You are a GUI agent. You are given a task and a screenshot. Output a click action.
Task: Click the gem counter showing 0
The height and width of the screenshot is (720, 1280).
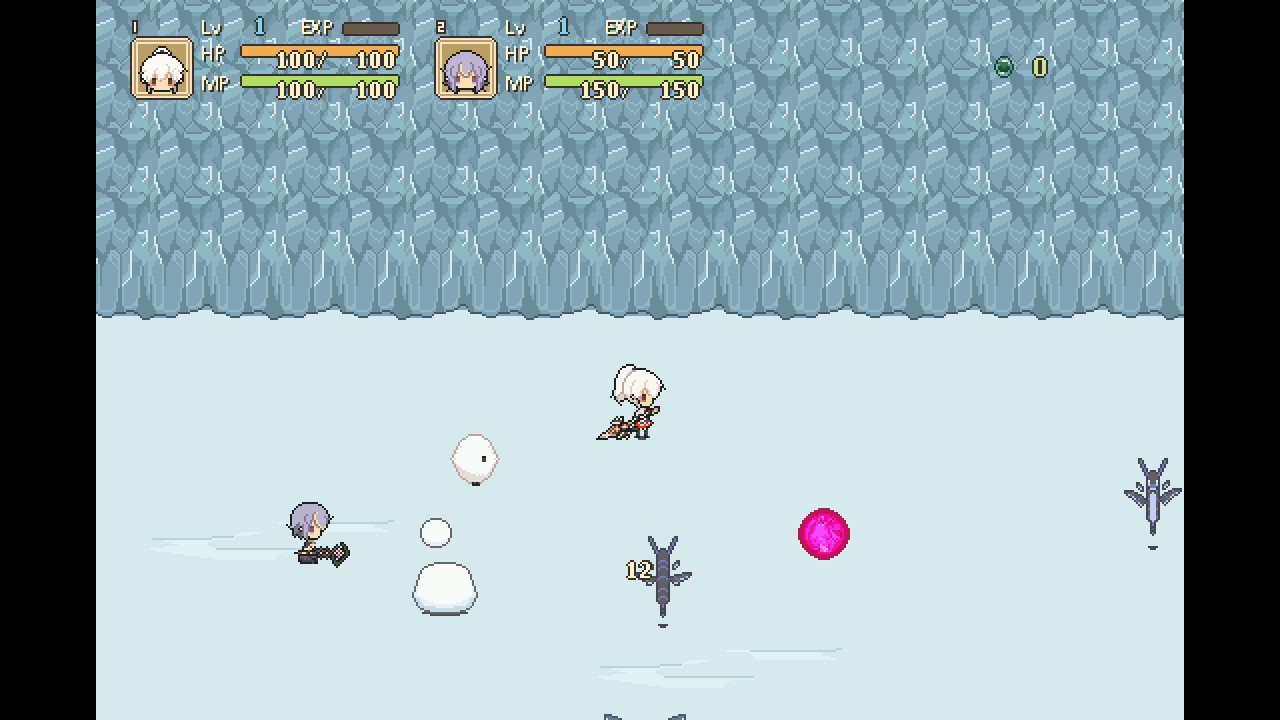click(1040, 67)
